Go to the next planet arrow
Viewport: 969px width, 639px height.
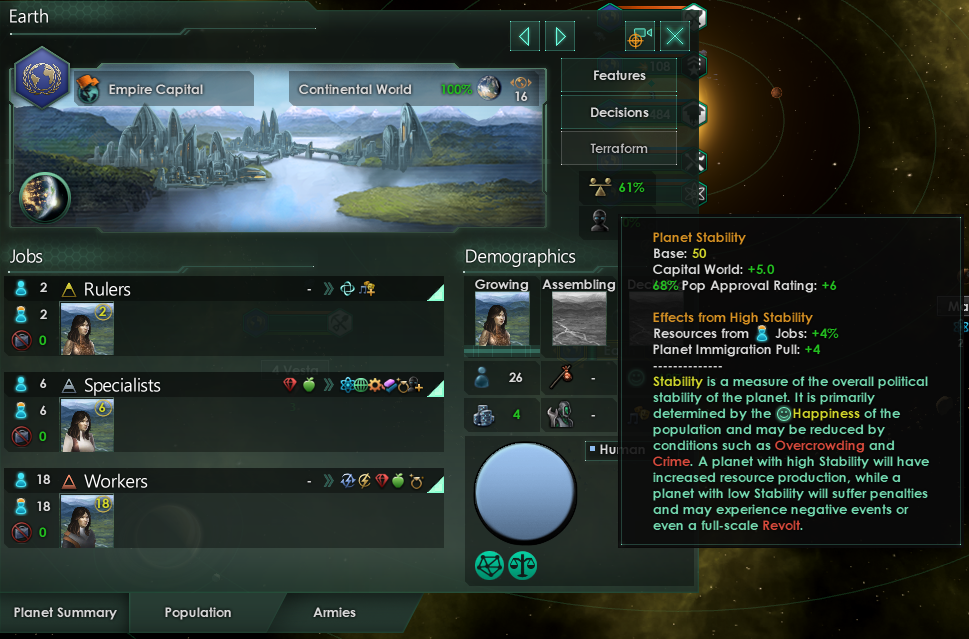[560, 37]
